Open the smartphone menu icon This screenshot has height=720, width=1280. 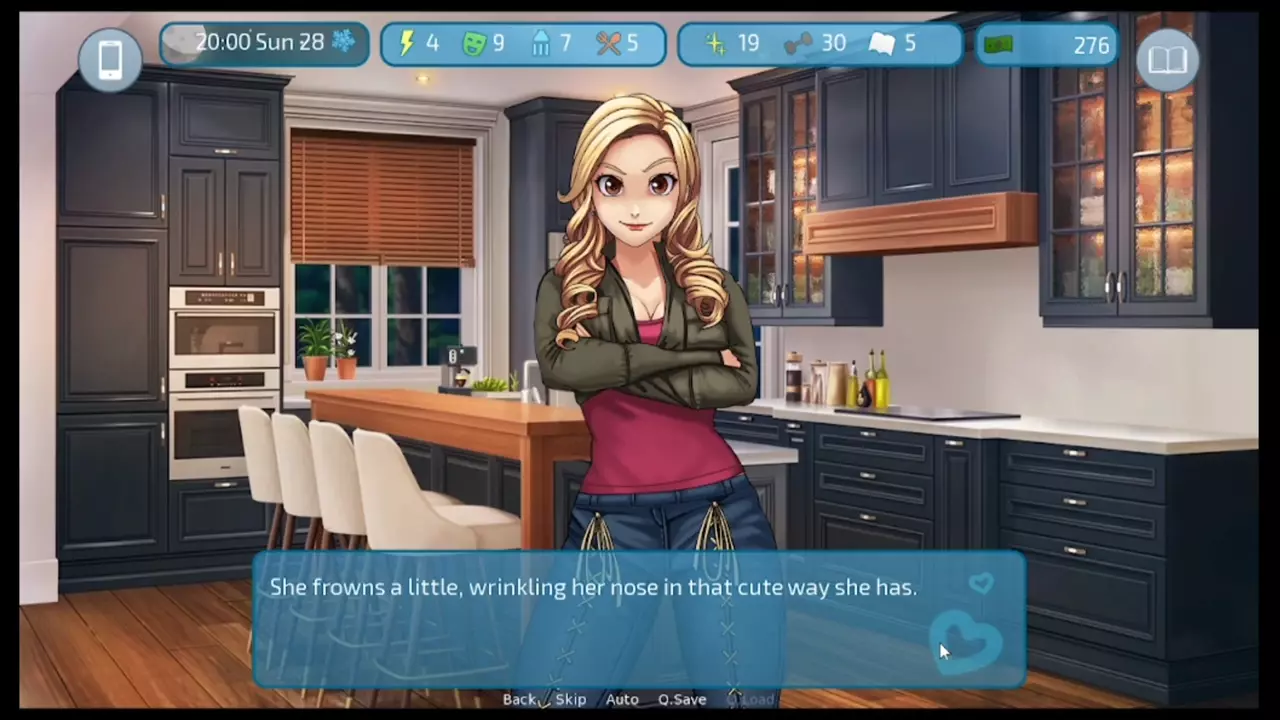tap(110, 60)
